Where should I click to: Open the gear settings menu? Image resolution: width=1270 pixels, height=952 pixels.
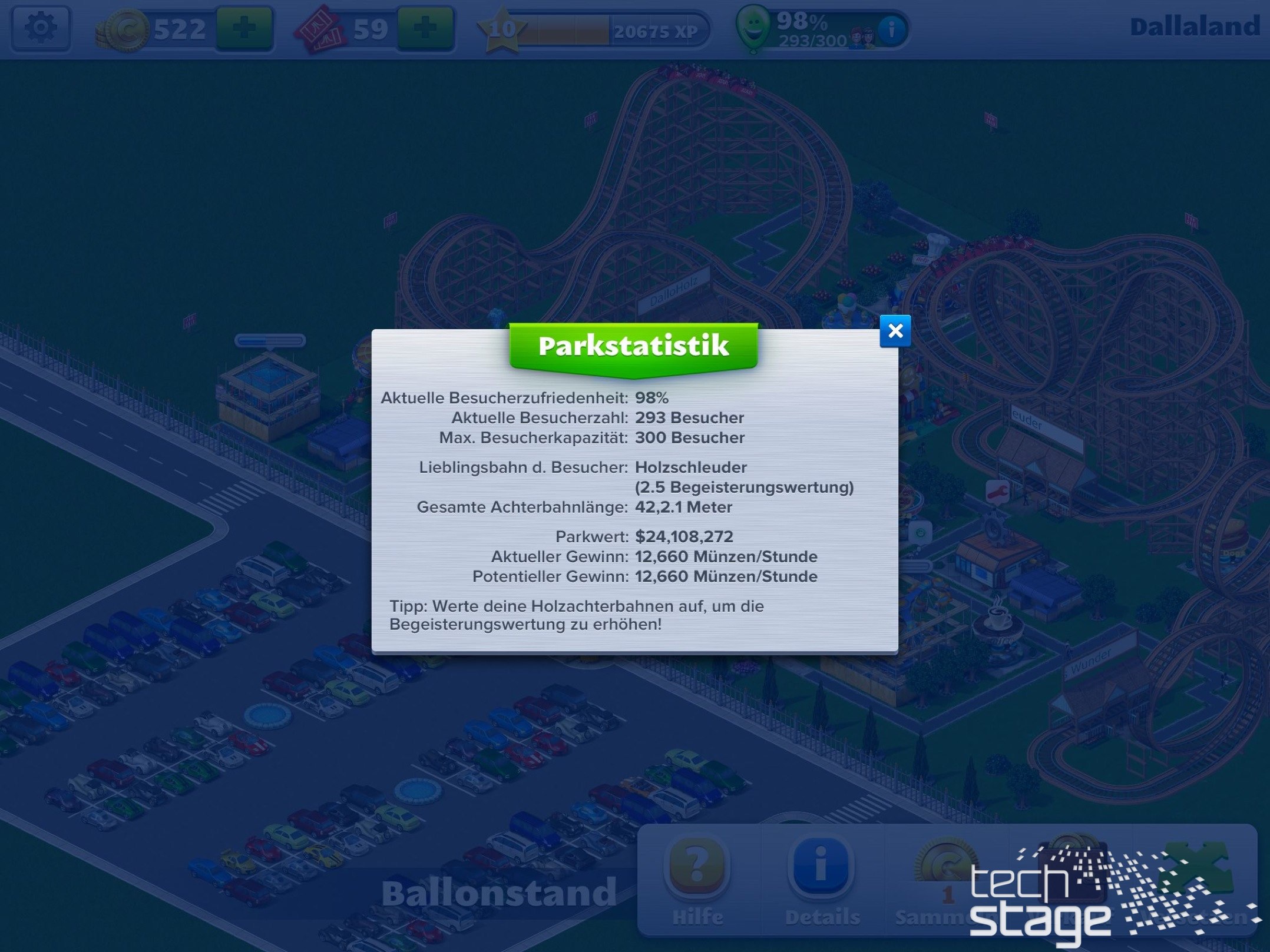point(41,28)
